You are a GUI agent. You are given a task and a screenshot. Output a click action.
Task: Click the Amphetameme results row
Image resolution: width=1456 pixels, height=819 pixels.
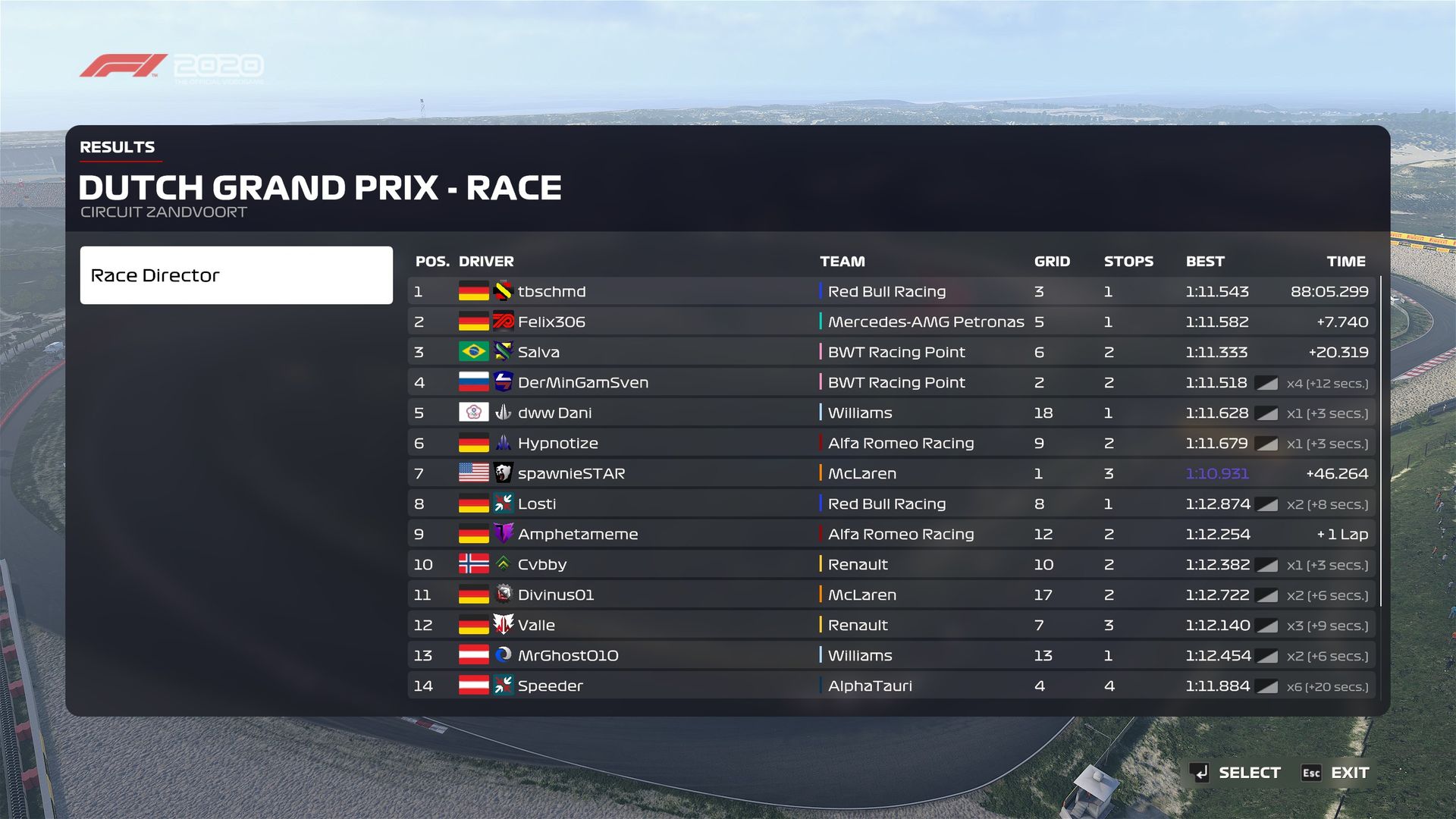pyautogui.click(x=891, y=534)
